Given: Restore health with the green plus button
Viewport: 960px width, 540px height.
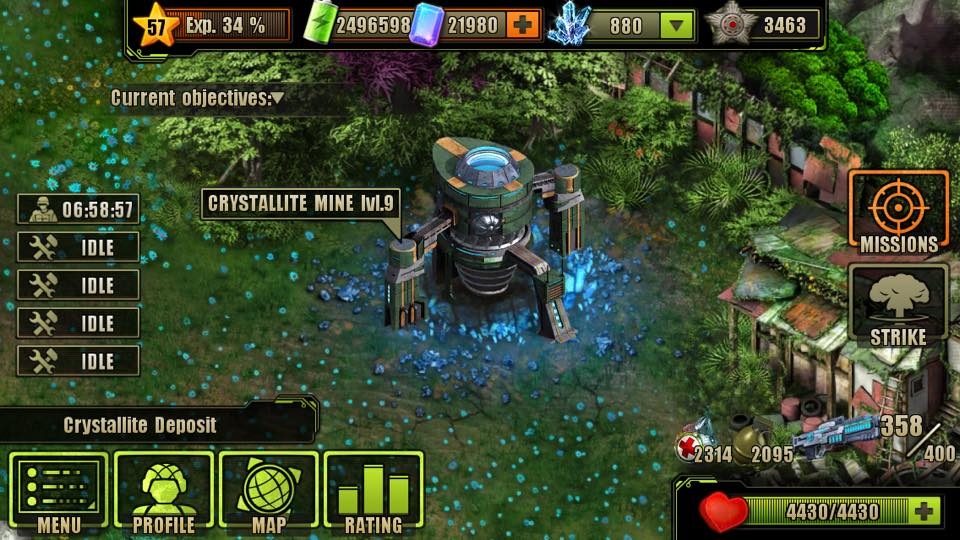Looking at the screenshot, I should tap(923, 512).
